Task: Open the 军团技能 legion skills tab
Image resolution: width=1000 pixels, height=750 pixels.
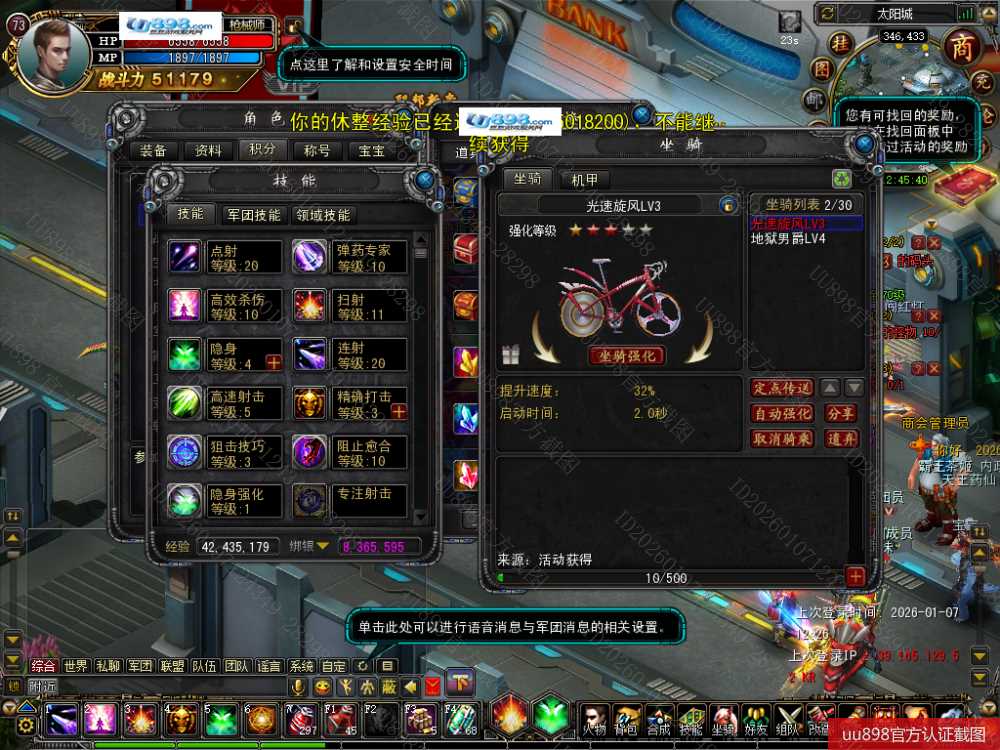Action: pyautogui.click(x=254, y=214)
